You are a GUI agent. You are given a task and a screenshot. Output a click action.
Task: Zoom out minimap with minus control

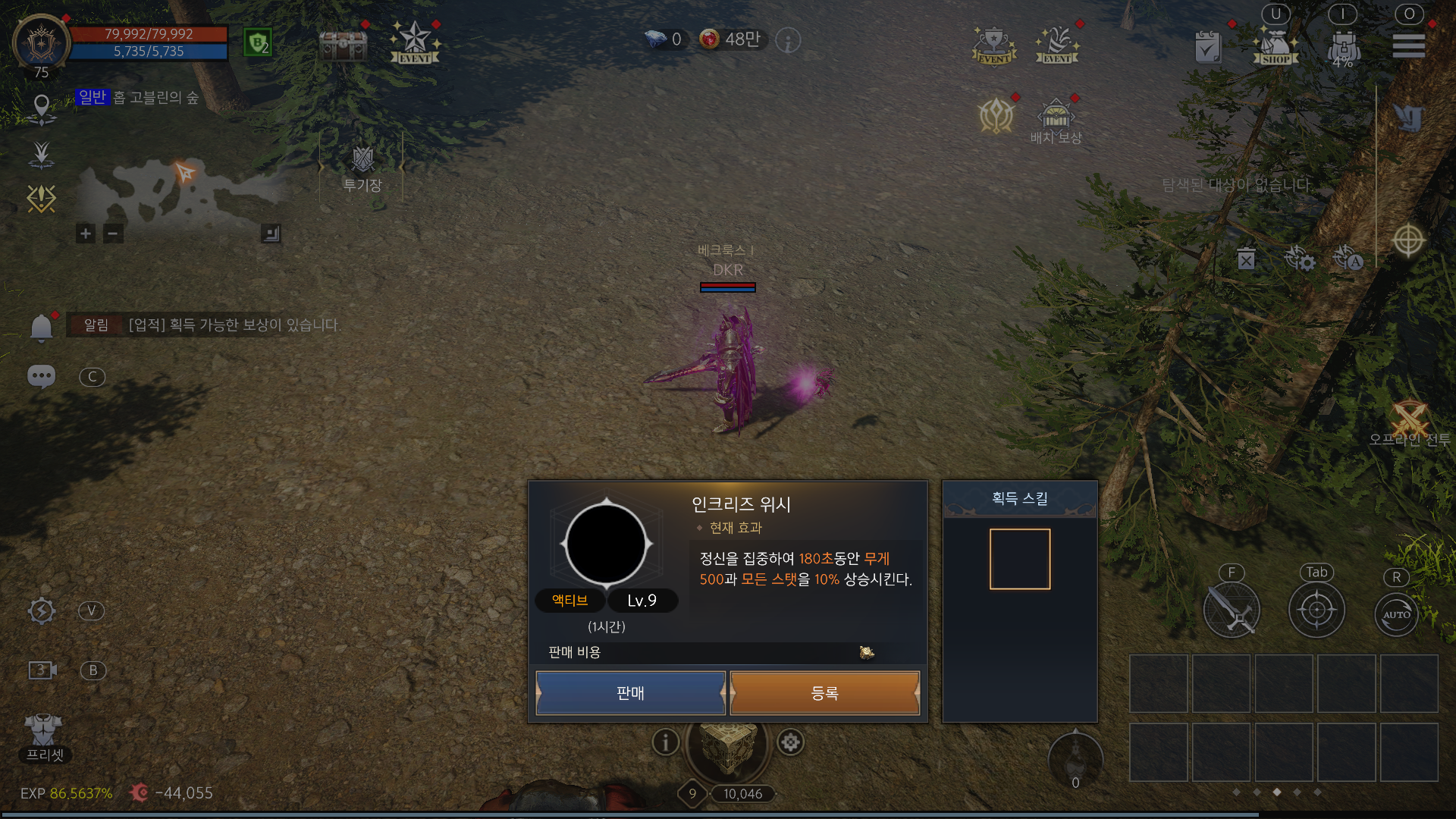tap(111, 234)
